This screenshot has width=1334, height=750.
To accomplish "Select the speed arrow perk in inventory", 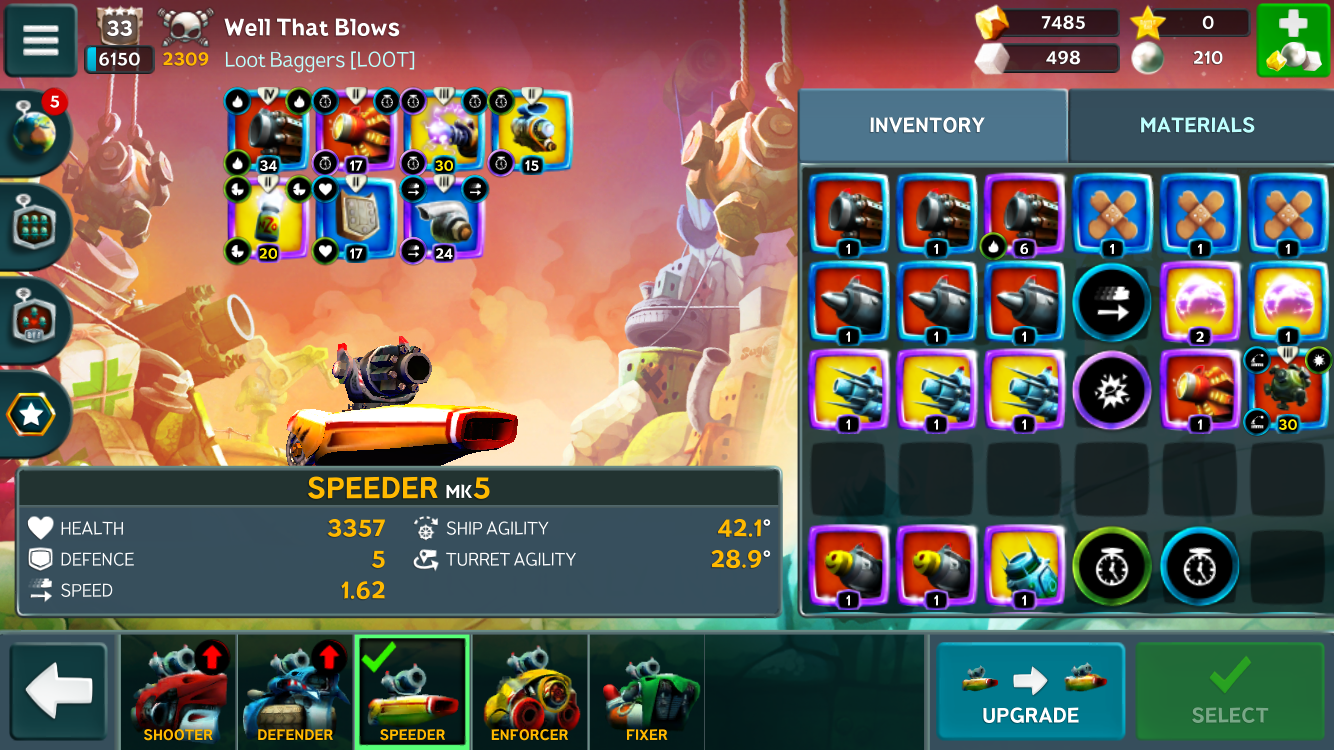I will click(x=1110, y=303).
